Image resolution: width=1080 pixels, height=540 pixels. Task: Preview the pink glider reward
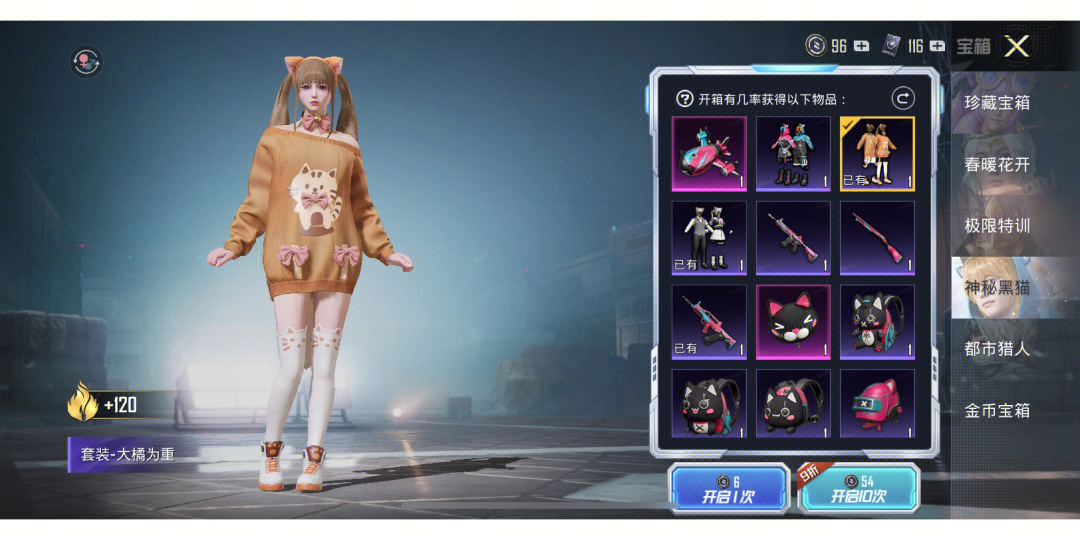(709, 153)
